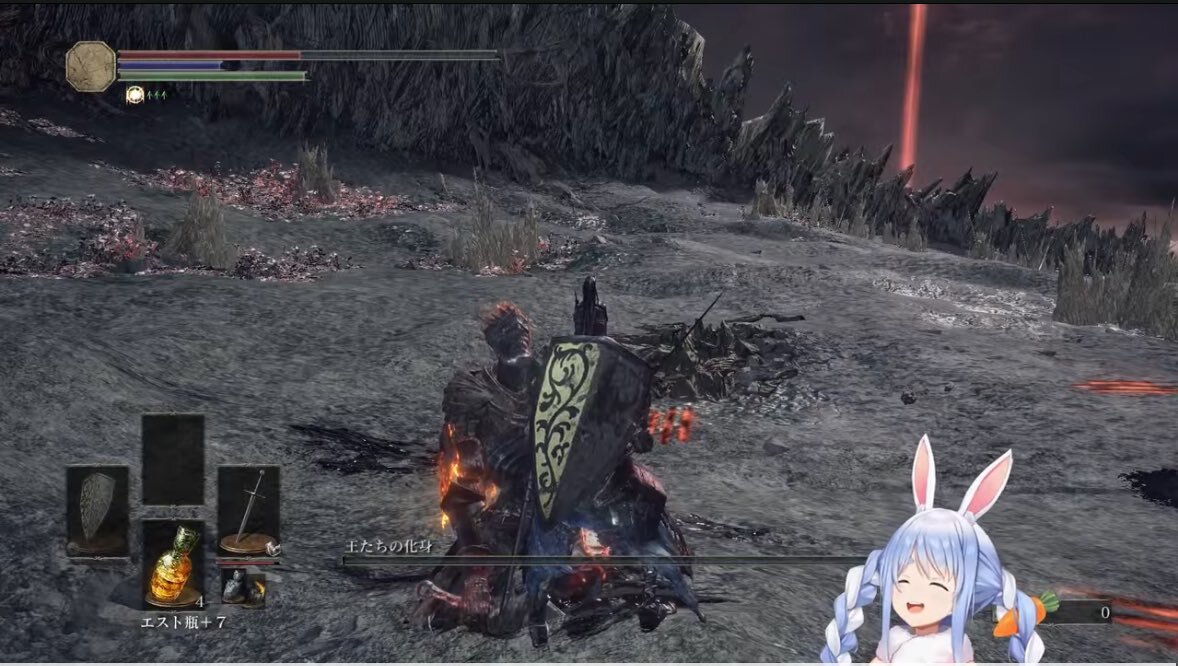The width and height of the screenshot is (1178, 666).
Task: Select the sword in the right-hand slot
Action: click(x=248, y=509)
